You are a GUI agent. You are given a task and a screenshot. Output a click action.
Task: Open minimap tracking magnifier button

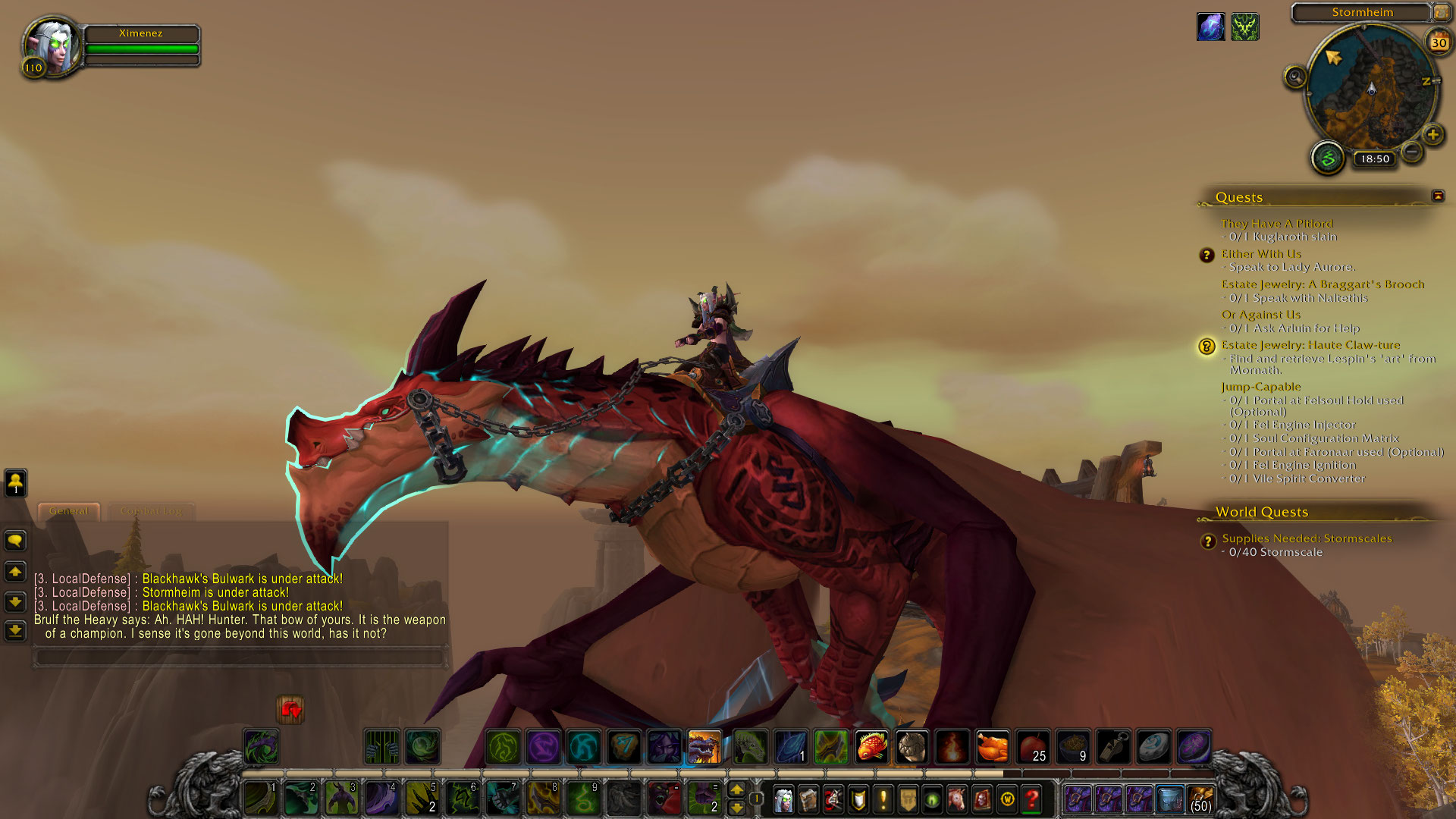click(x=1295, y=77)
